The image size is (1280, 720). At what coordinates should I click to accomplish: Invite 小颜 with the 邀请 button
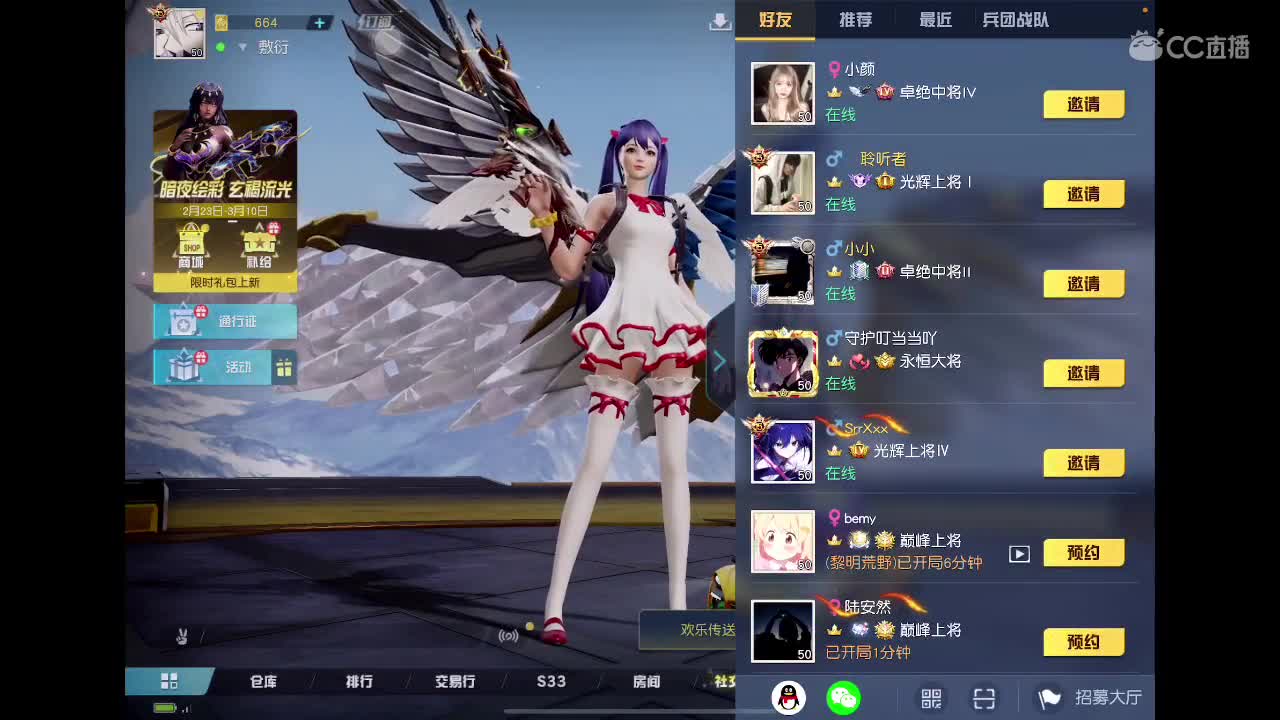(1085, 104)
